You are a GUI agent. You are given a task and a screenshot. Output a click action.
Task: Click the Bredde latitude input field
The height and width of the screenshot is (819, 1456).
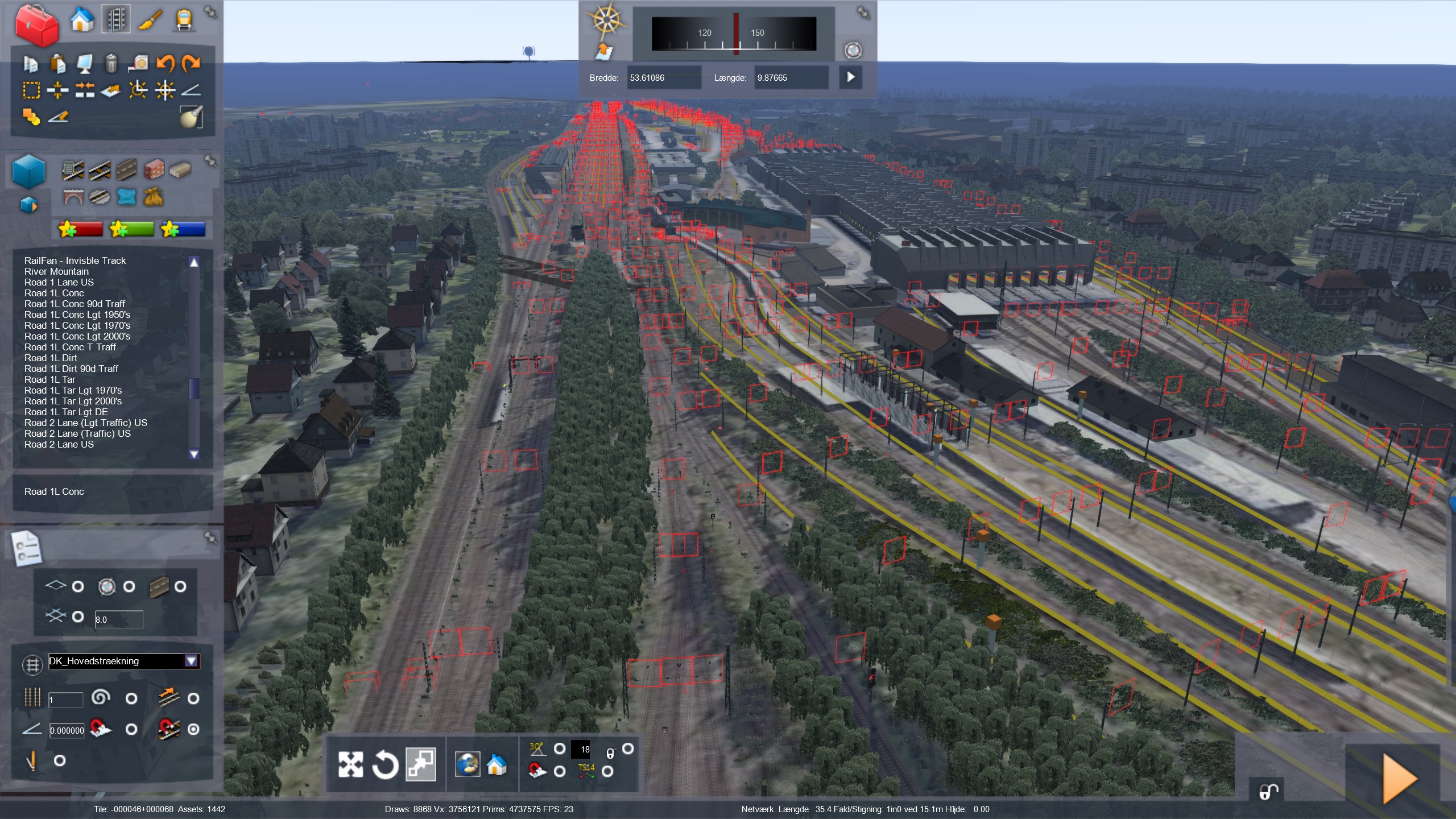663,78
